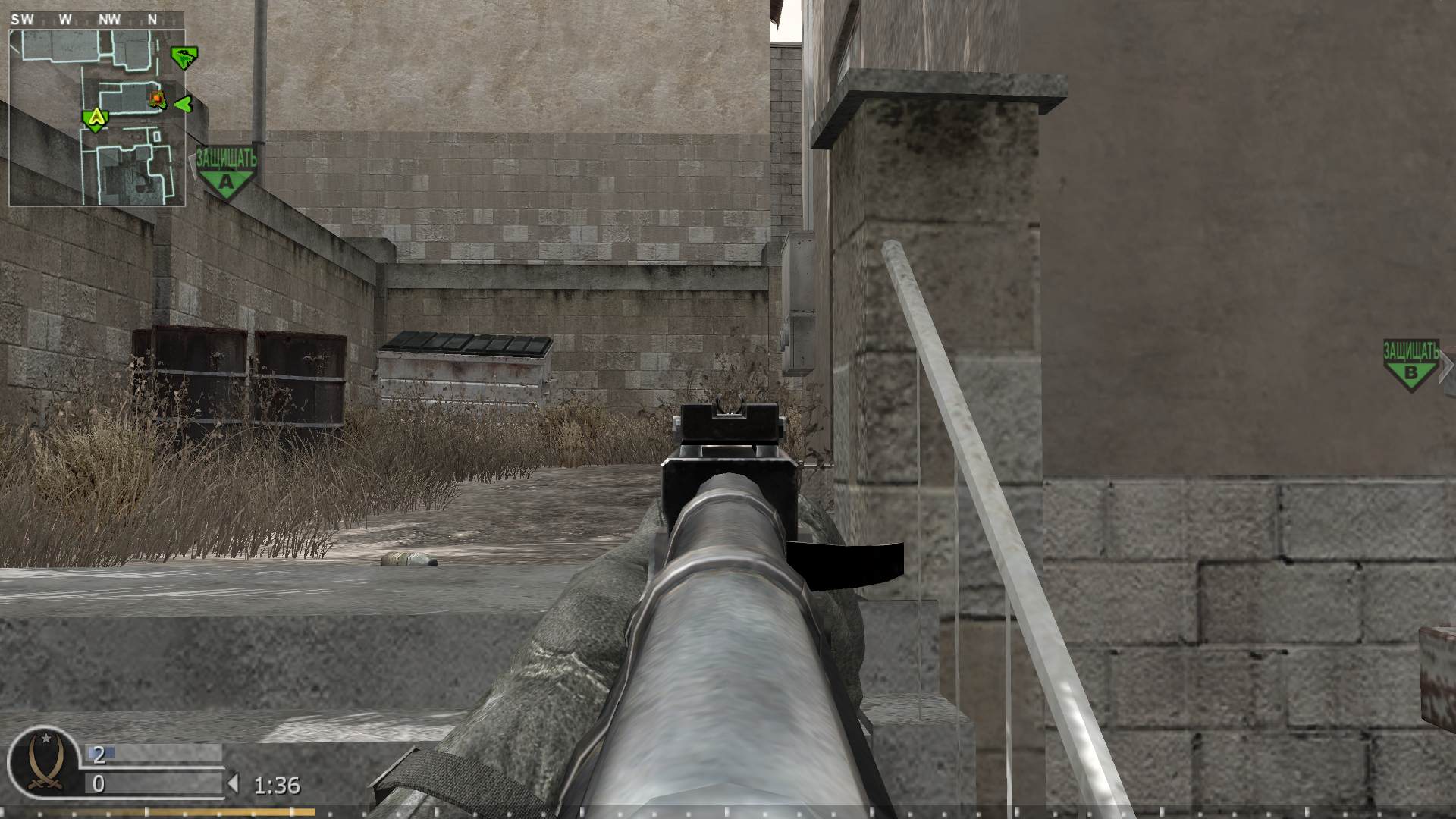Image resolution: width=1456 pixels, height=819 pixels.
Task: Click the NW heading on the compass strip
Action: 108,20
